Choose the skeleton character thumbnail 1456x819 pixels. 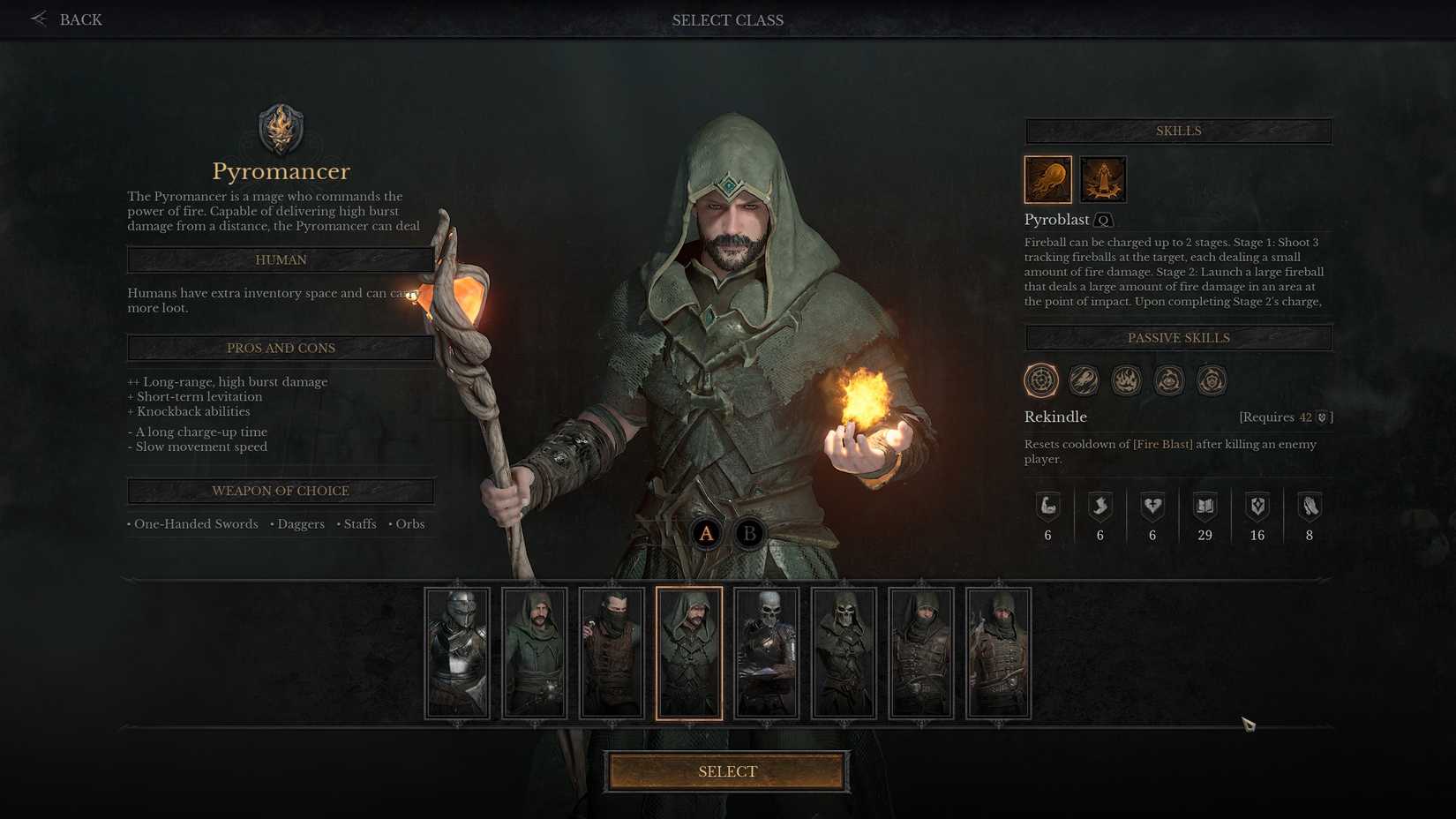(x=767, y=653)
